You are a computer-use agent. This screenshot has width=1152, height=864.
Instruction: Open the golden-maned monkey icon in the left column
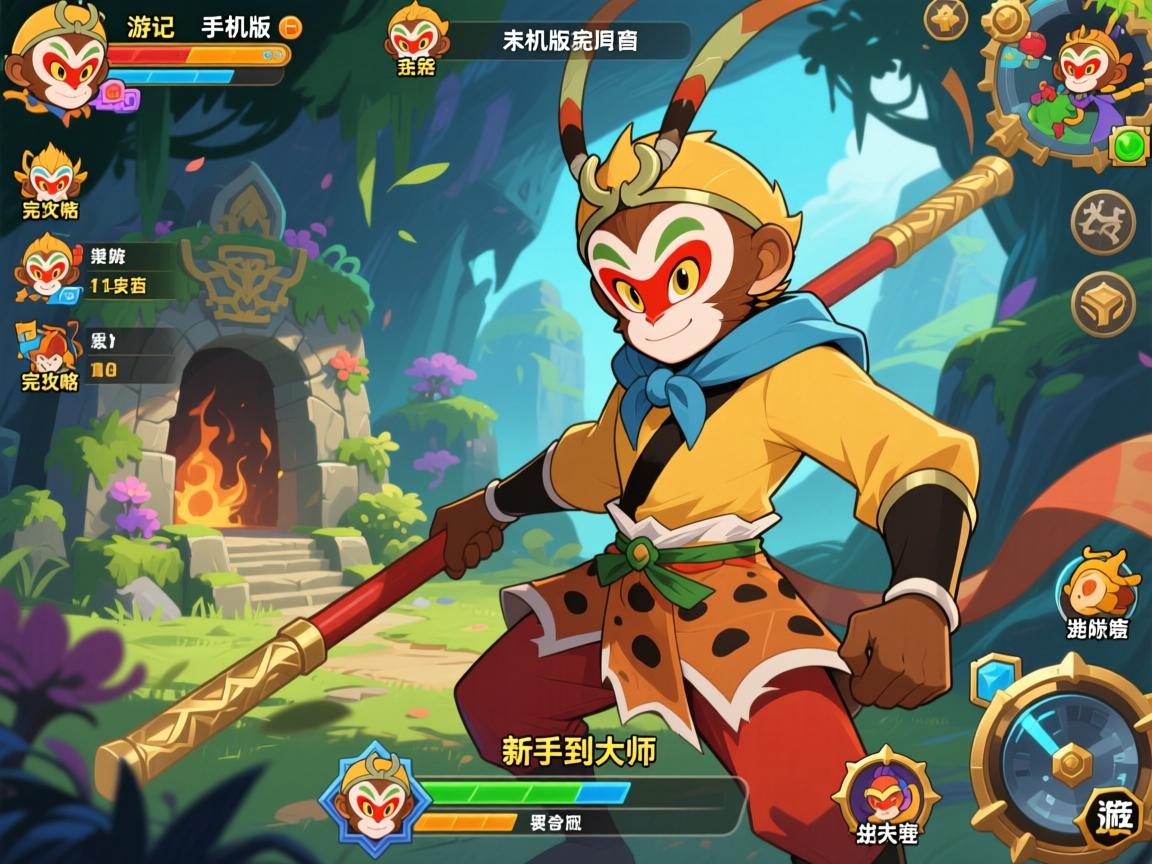pos(50,176)
